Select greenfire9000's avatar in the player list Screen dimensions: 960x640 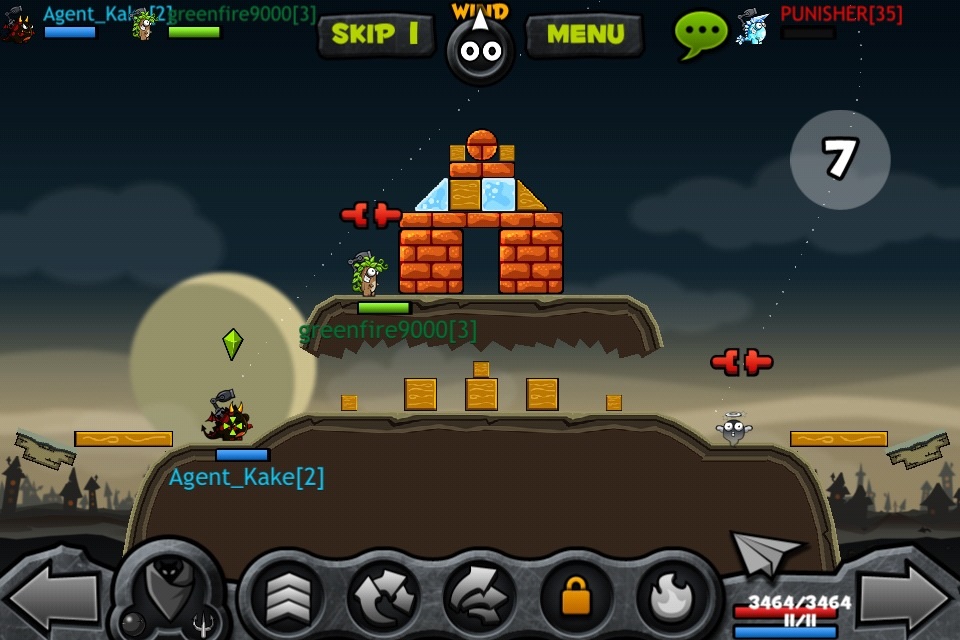click(144, 24)
